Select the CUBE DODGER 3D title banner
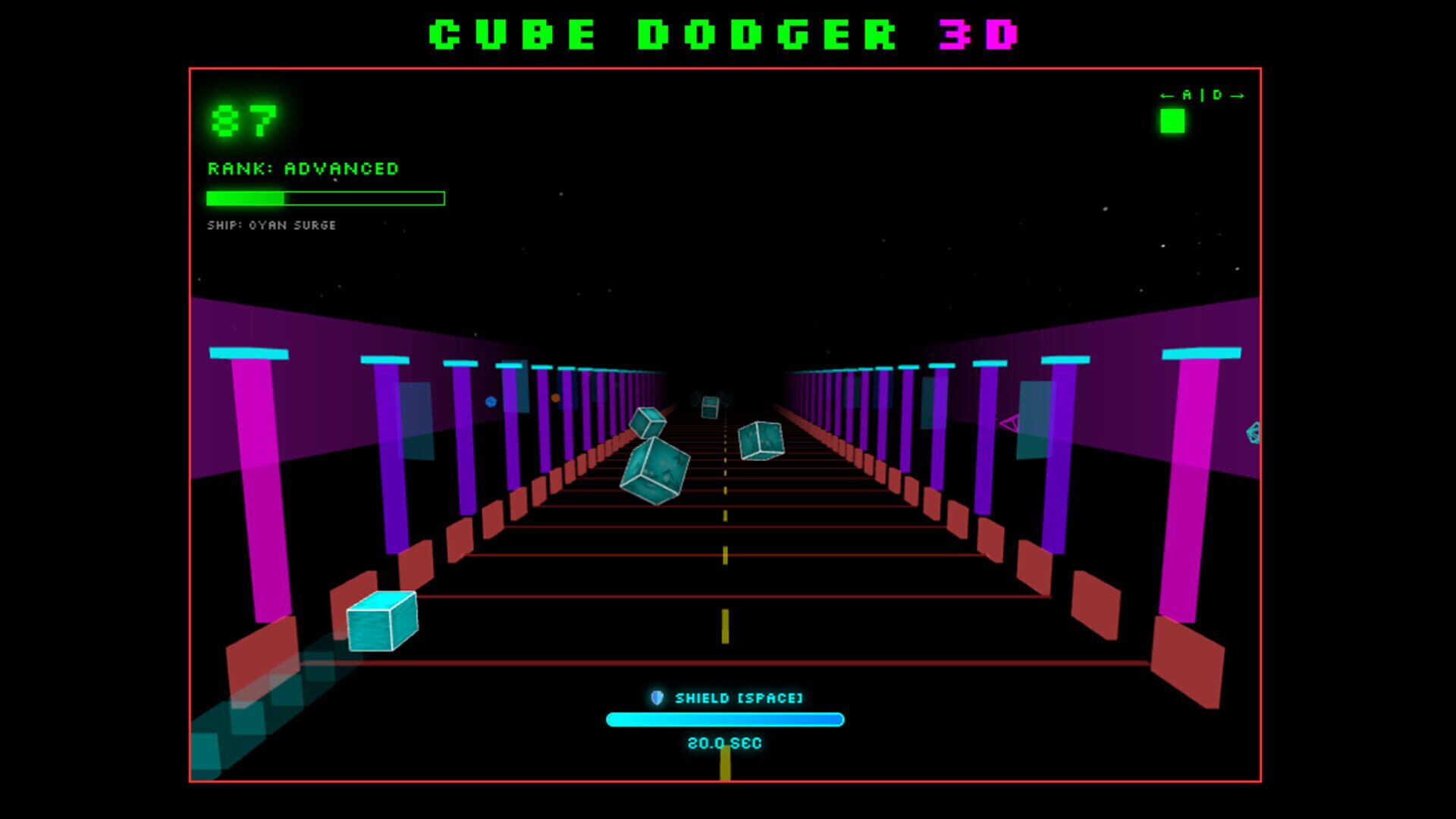This screenshot has width=1456, height=819. pyautogui.click(x=724, y=33)
